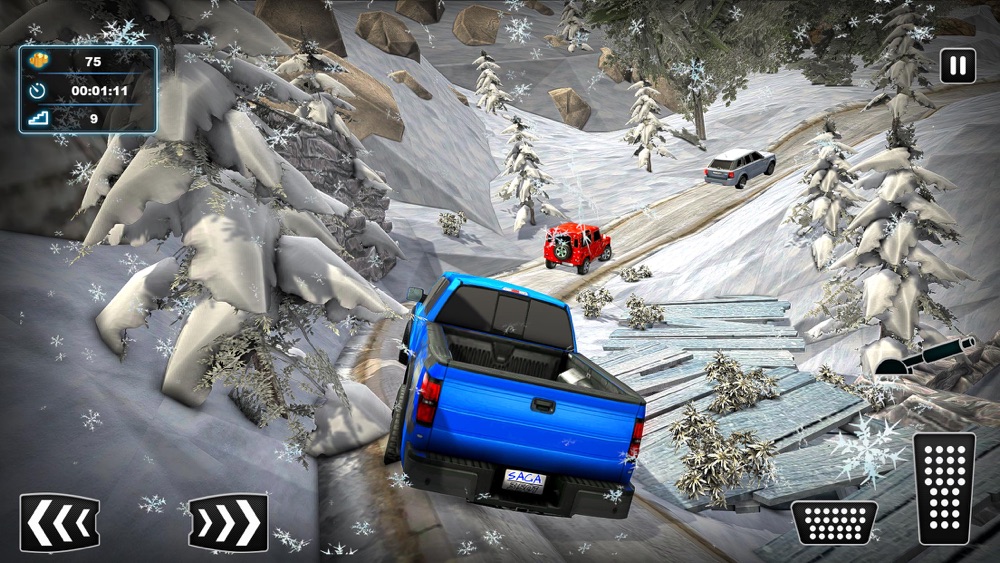The image size is (1000, 563).
Task: Tap the brake pedal
Action: click(x=834, y=522)
